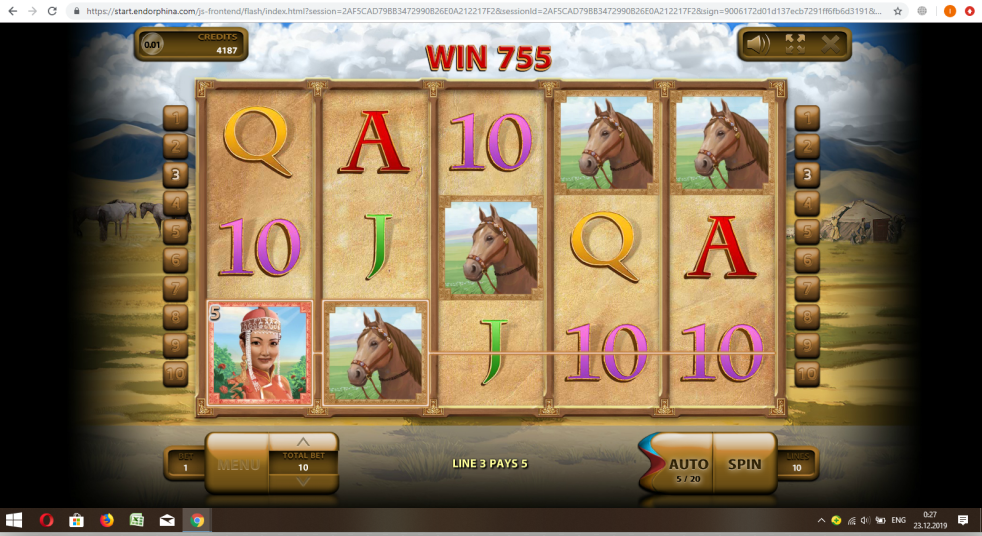This screenshot has height=536, width=982.
Task: Change the Lines 10 setting
Action: tap(797, 462)
